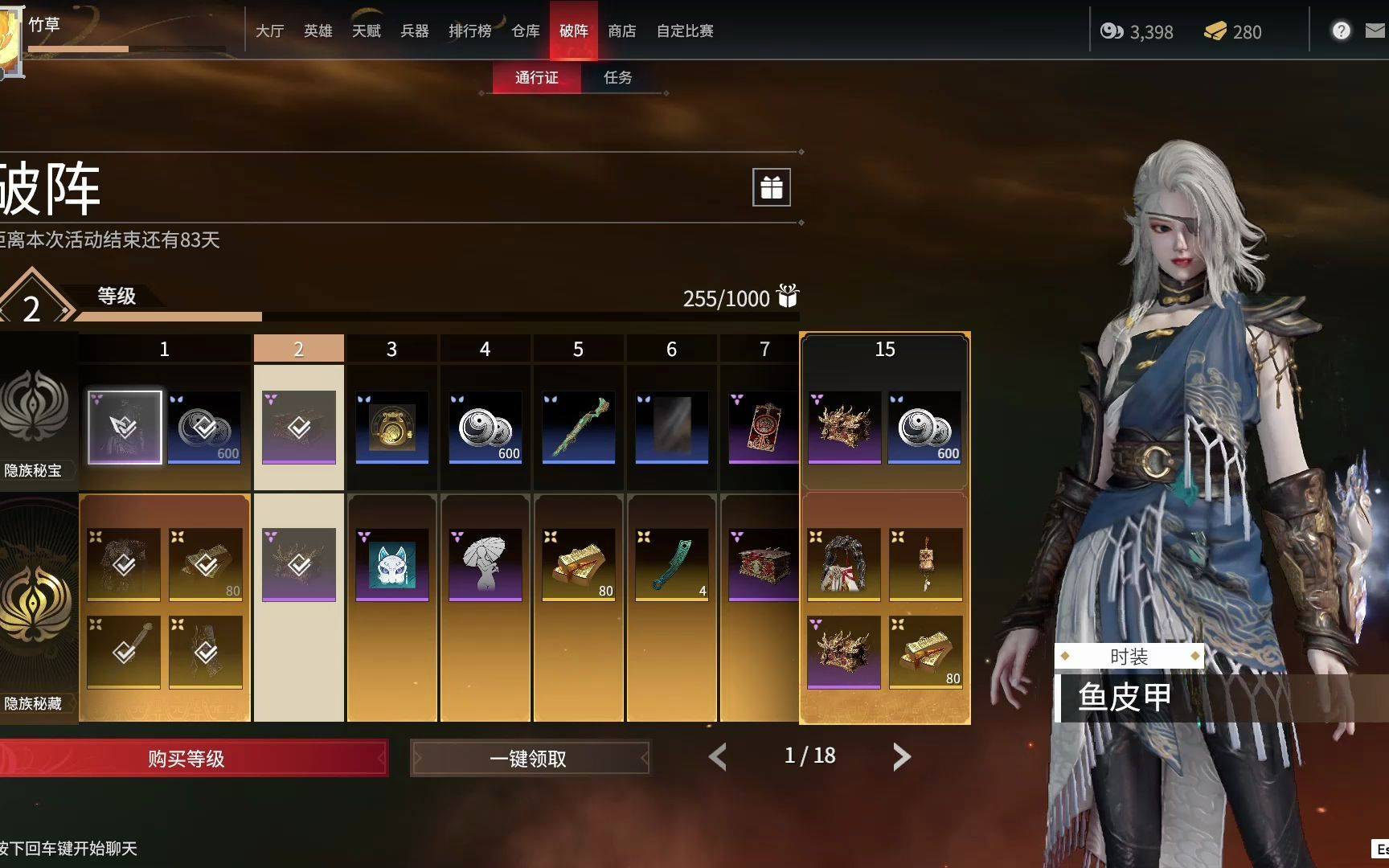Open the 大厅 lobby menu
The height and width of the screenshot is (868, 1389).
click(269, 31)
